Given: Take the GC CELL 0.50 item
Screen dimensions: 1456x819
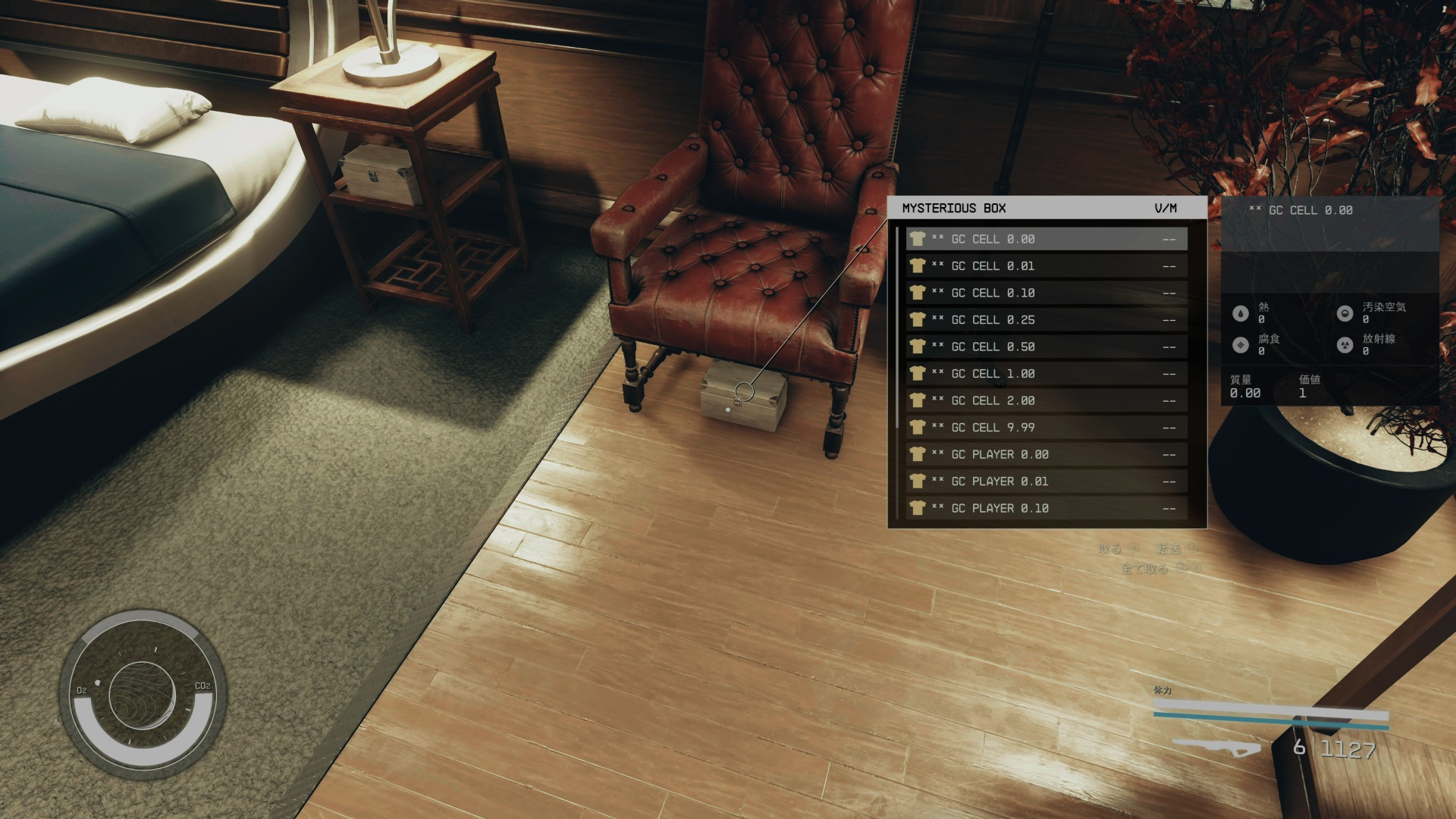Looking at the screenshot, I should pyautogui.click(x=1046, y=347).
